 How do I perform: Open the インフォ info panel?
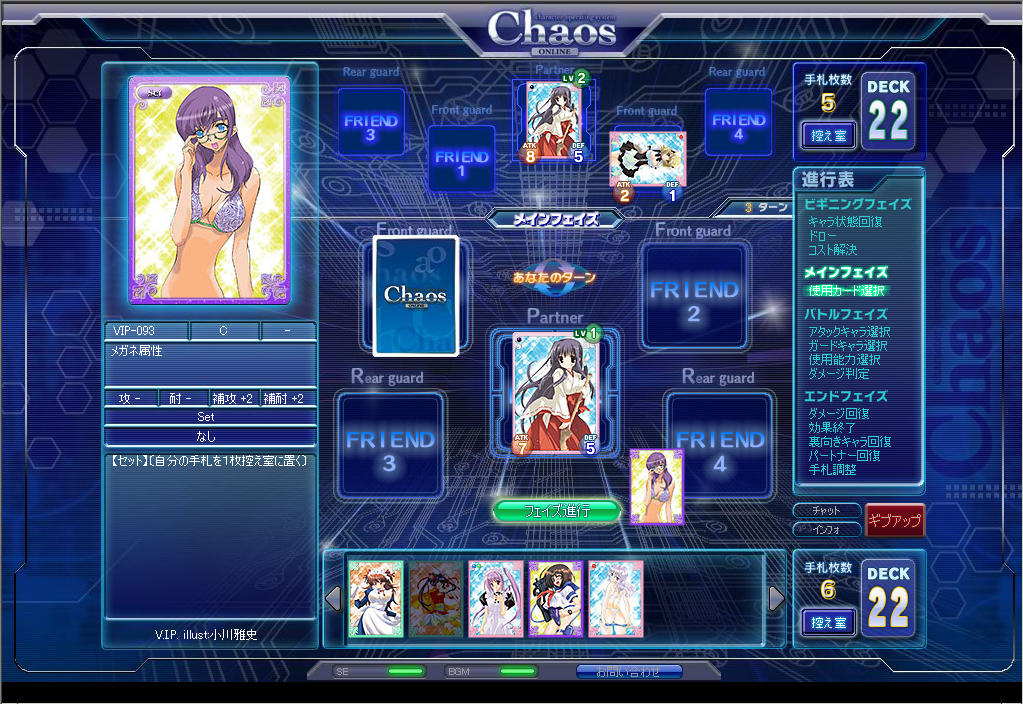[826, 529]
